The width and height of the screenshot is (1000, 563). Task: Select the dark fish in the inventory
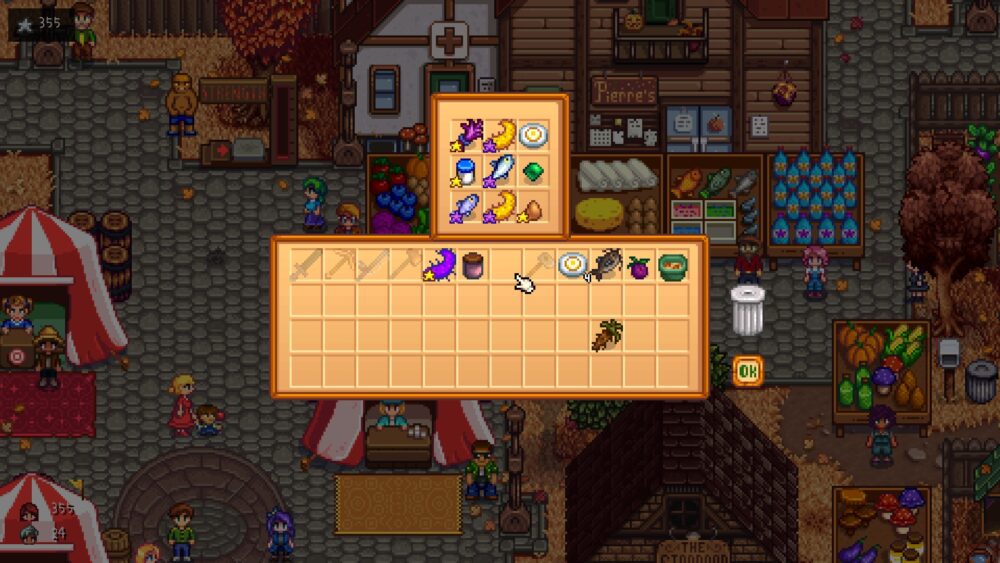tap(606, 265)
